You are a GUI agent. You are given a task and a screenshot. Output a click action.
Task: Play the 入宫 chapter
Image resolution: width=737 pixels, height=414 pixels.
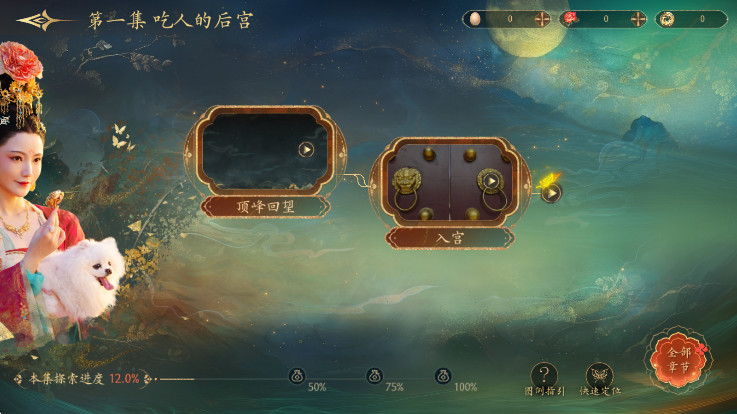coord(491,181)
